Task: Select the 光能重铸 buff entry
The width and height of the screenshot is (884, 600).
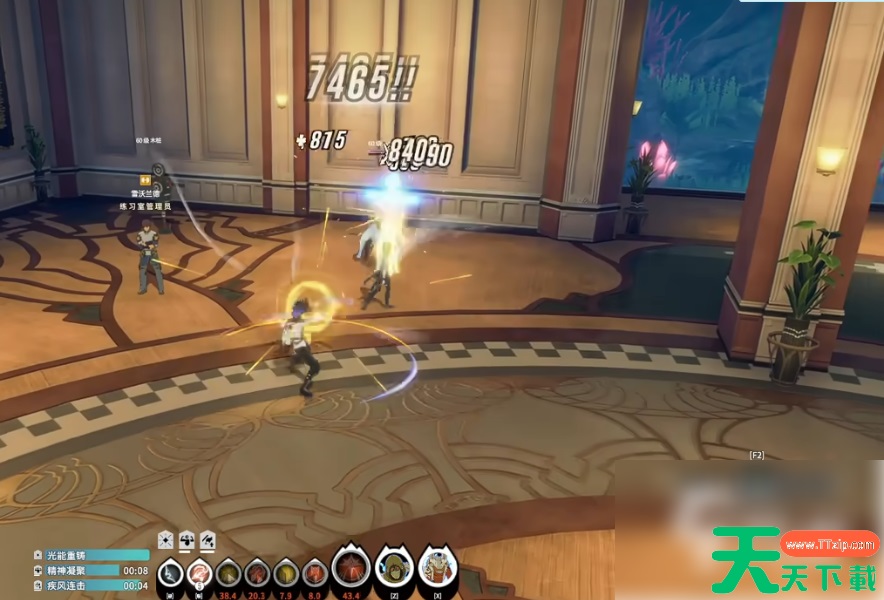Action: click(x=76, y=555)
